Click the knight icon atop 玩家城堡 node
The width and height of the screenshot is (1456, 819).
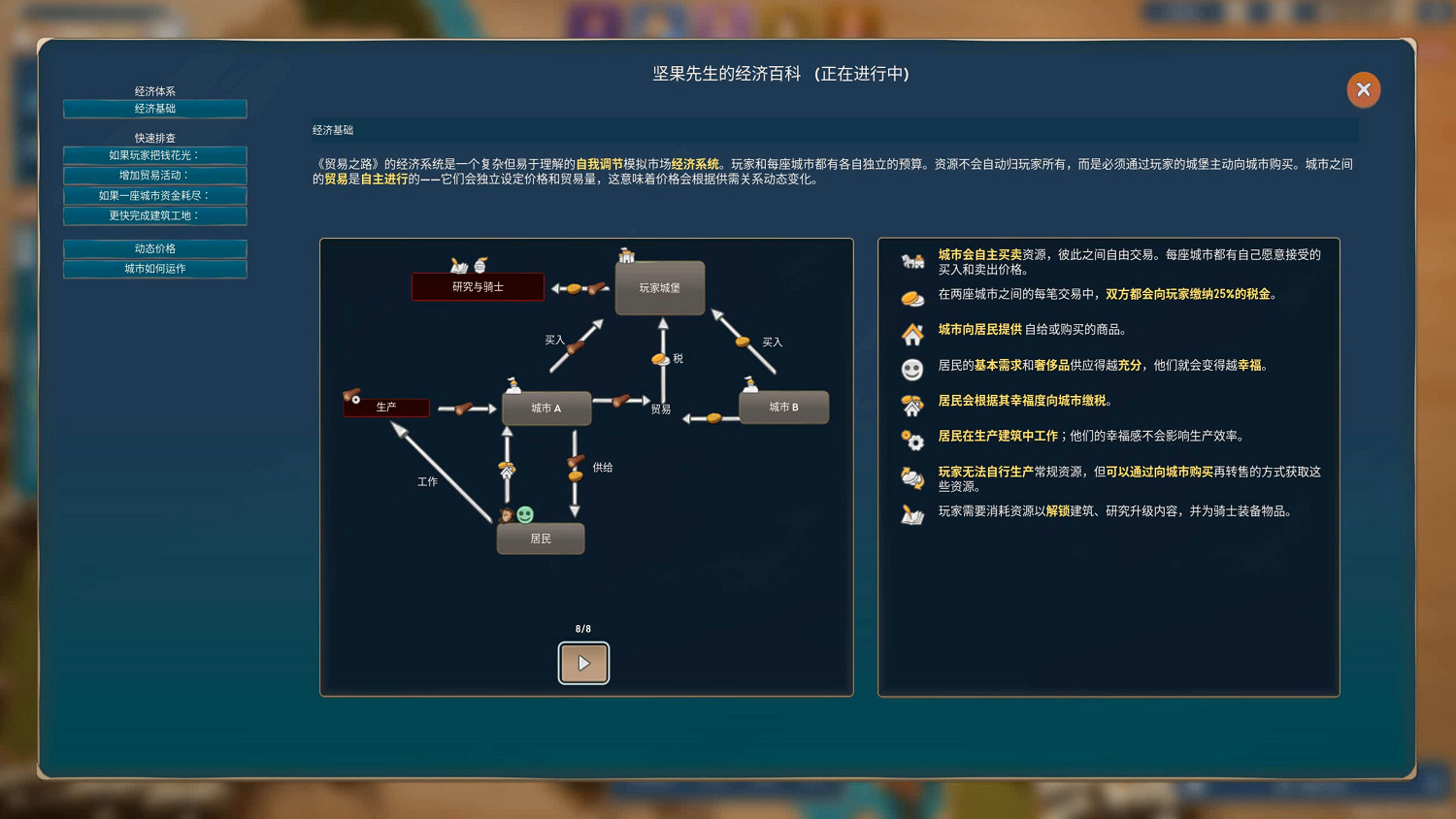coord(628,256)
